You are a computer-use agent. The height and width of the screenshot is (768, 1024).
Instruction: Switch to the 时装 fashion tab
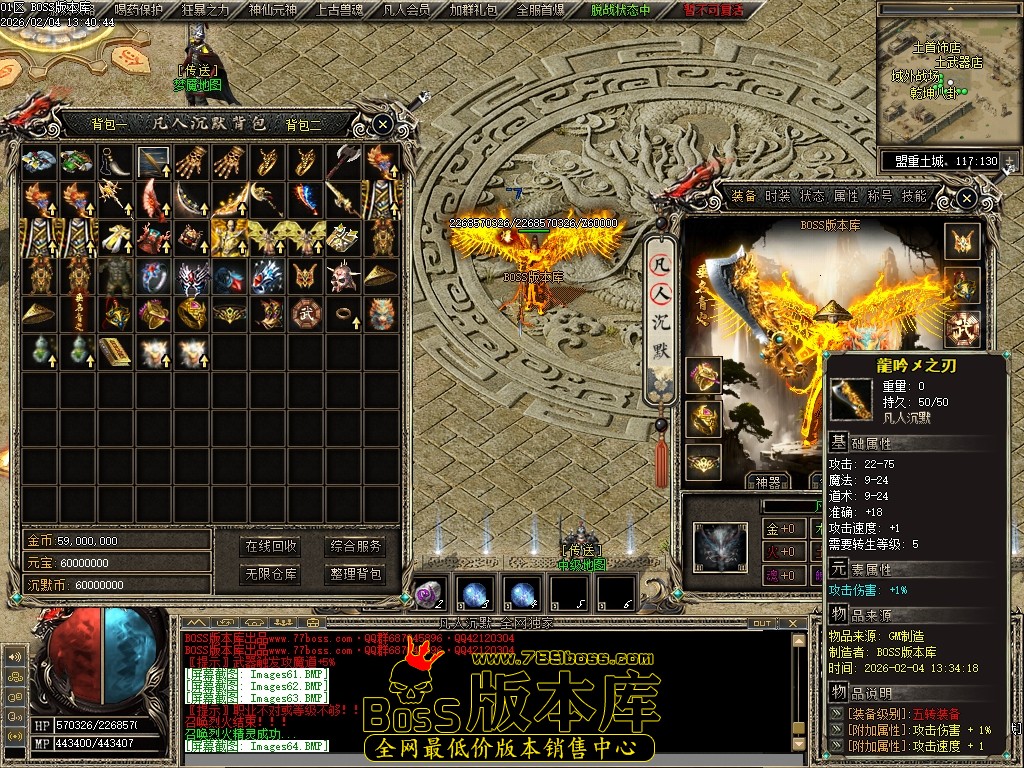[x=778, y=196]
